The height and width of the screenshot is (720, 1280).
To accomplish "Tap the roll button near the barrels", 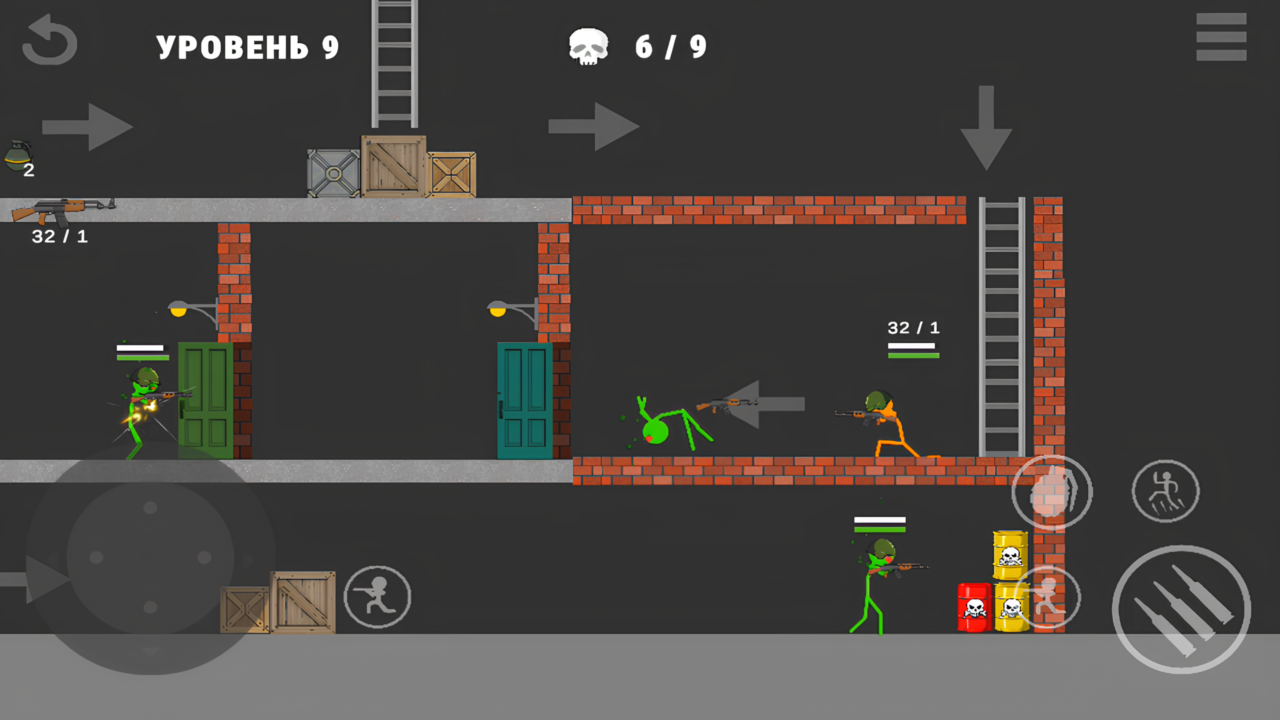I will point(1049,597).
